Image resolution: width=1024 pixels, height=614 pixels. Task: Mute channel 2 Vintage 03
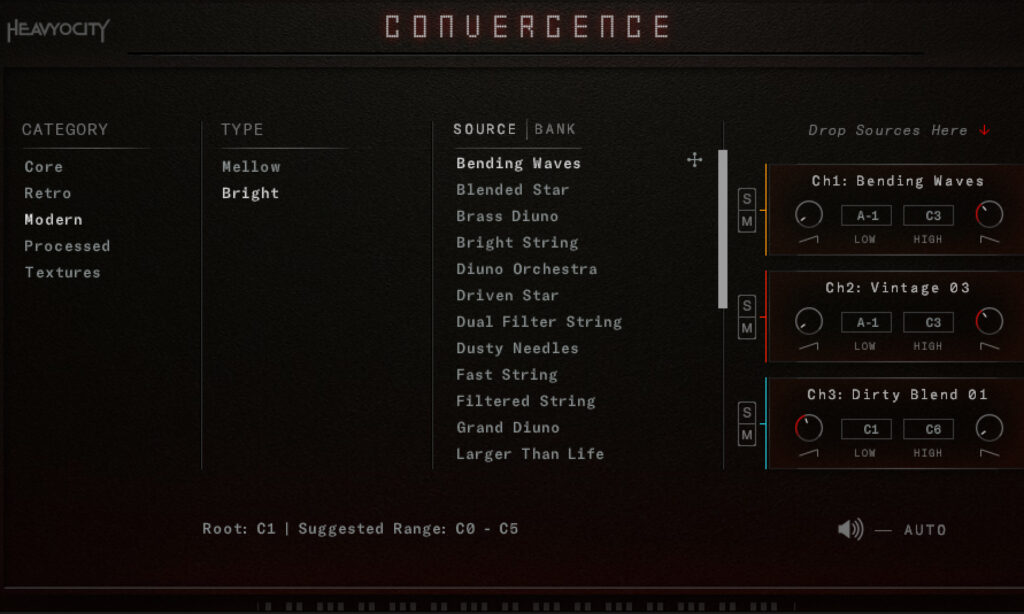747,328
